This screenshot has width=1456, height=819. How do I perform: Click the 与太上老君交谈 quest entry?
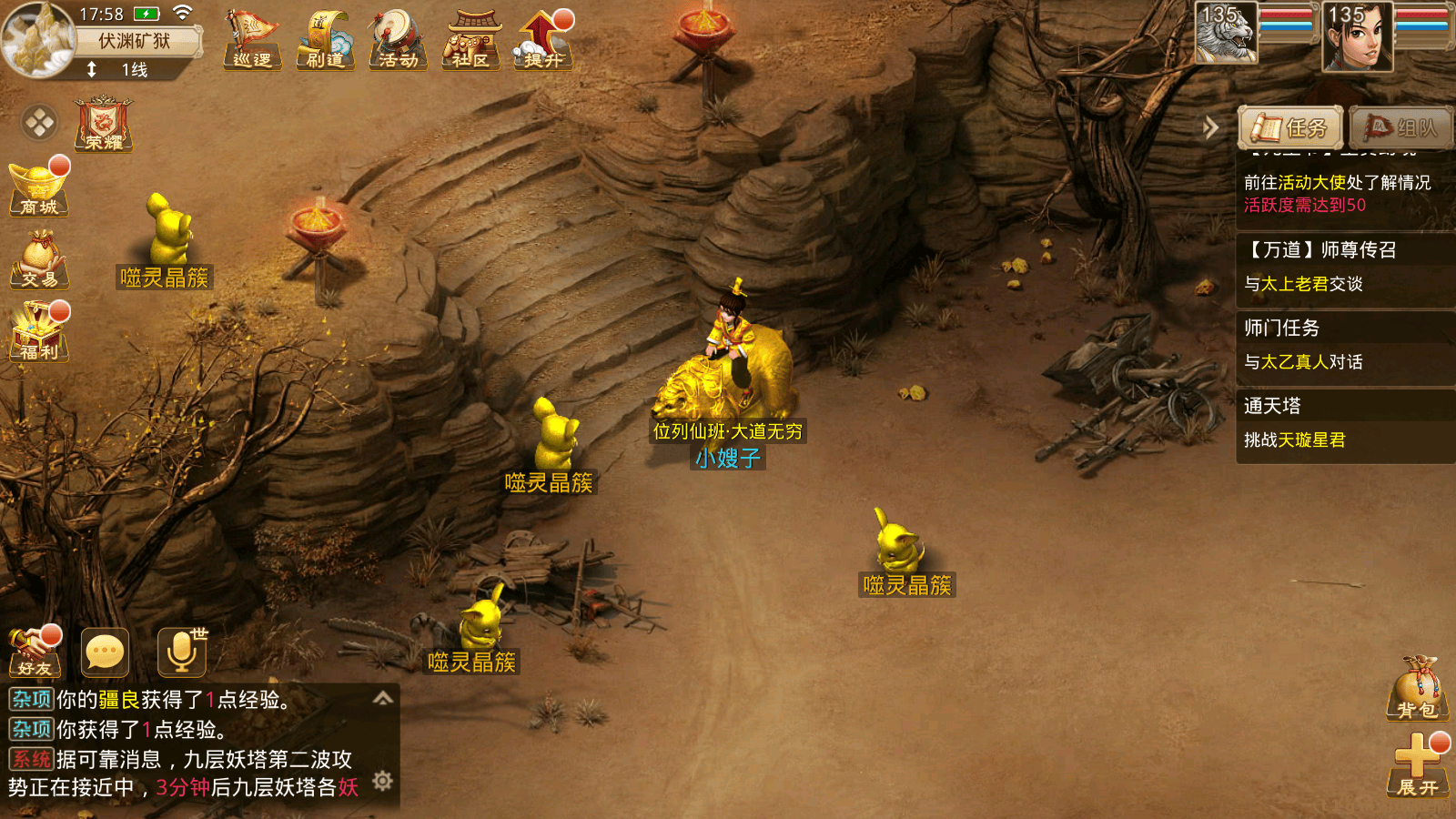click(1303, 285)
